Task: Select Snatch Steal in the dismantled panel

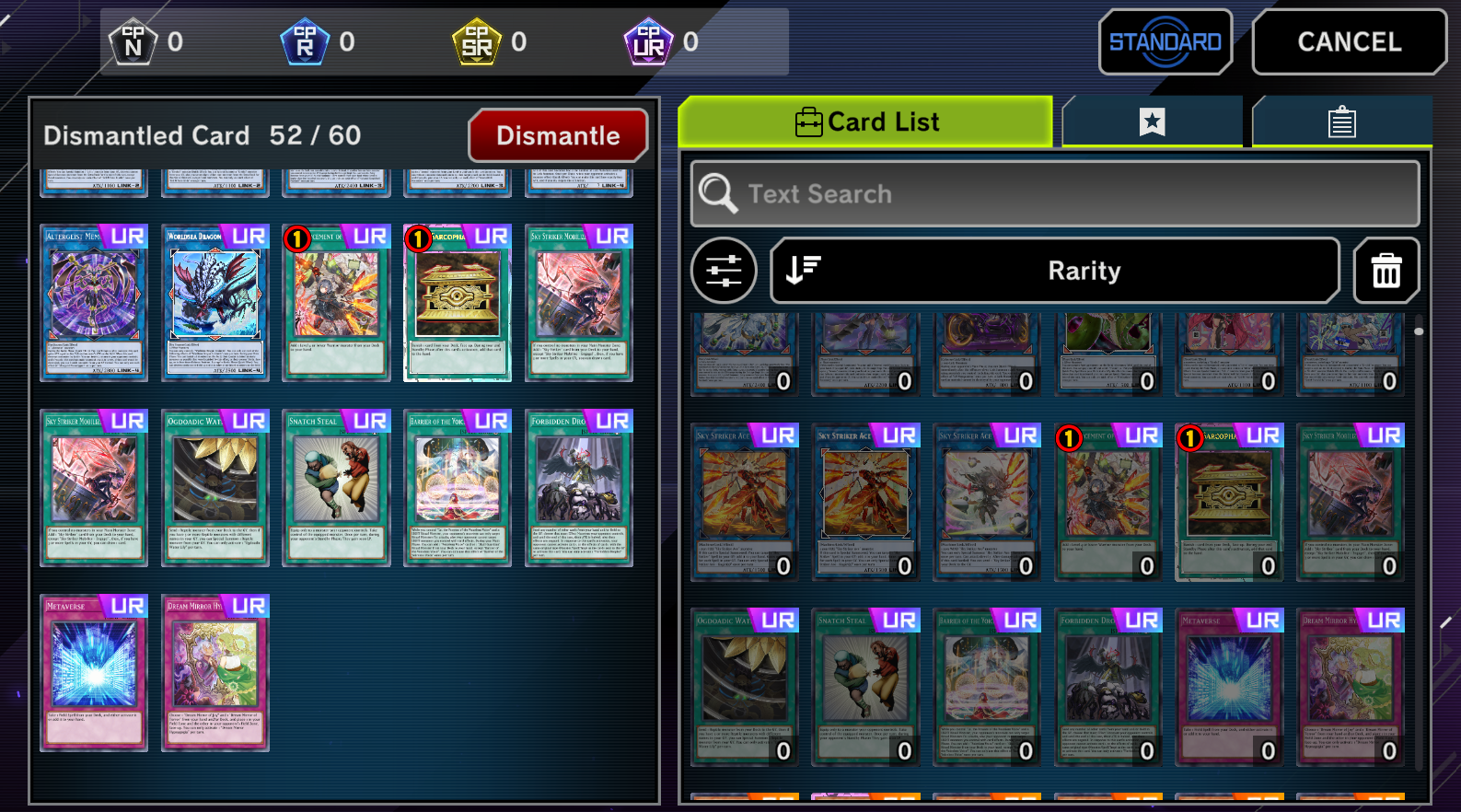Action: (x=337, y=487)
